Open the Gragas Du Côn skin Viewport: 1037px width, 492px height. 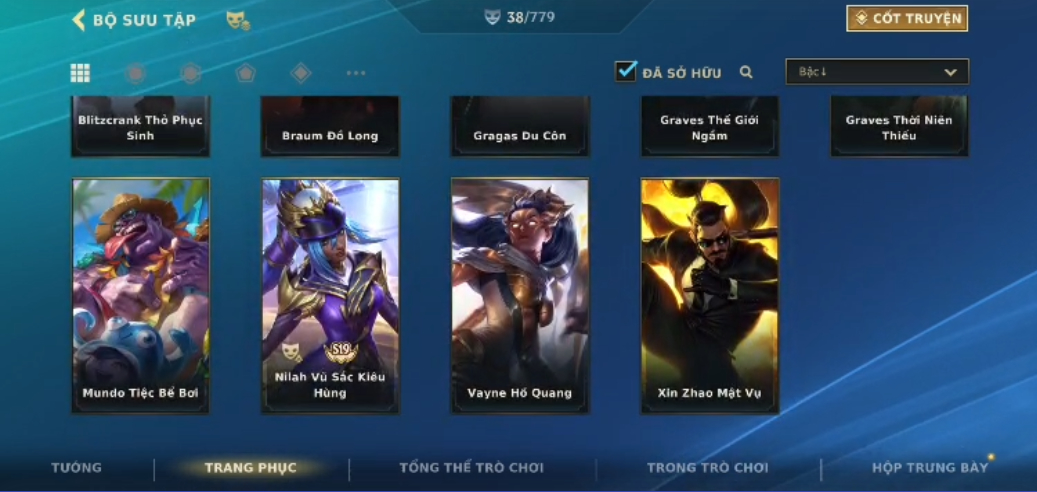[x=520, y=127]
